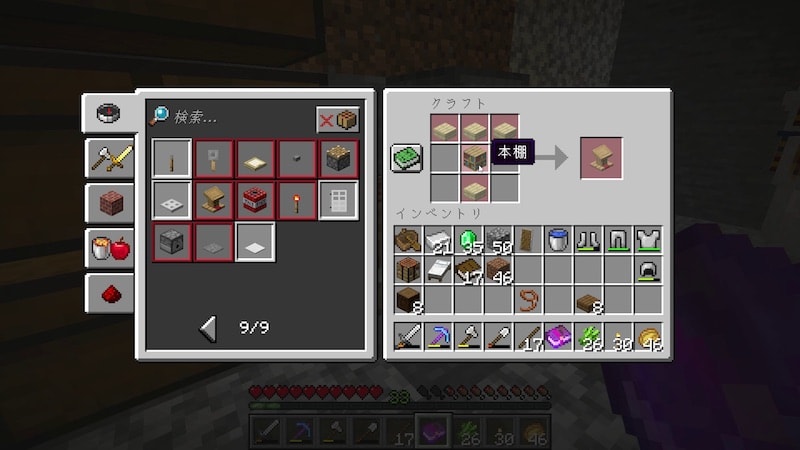Toggle the green recipe book button
This screenshot has height=450, width=800.
(406, 157)
